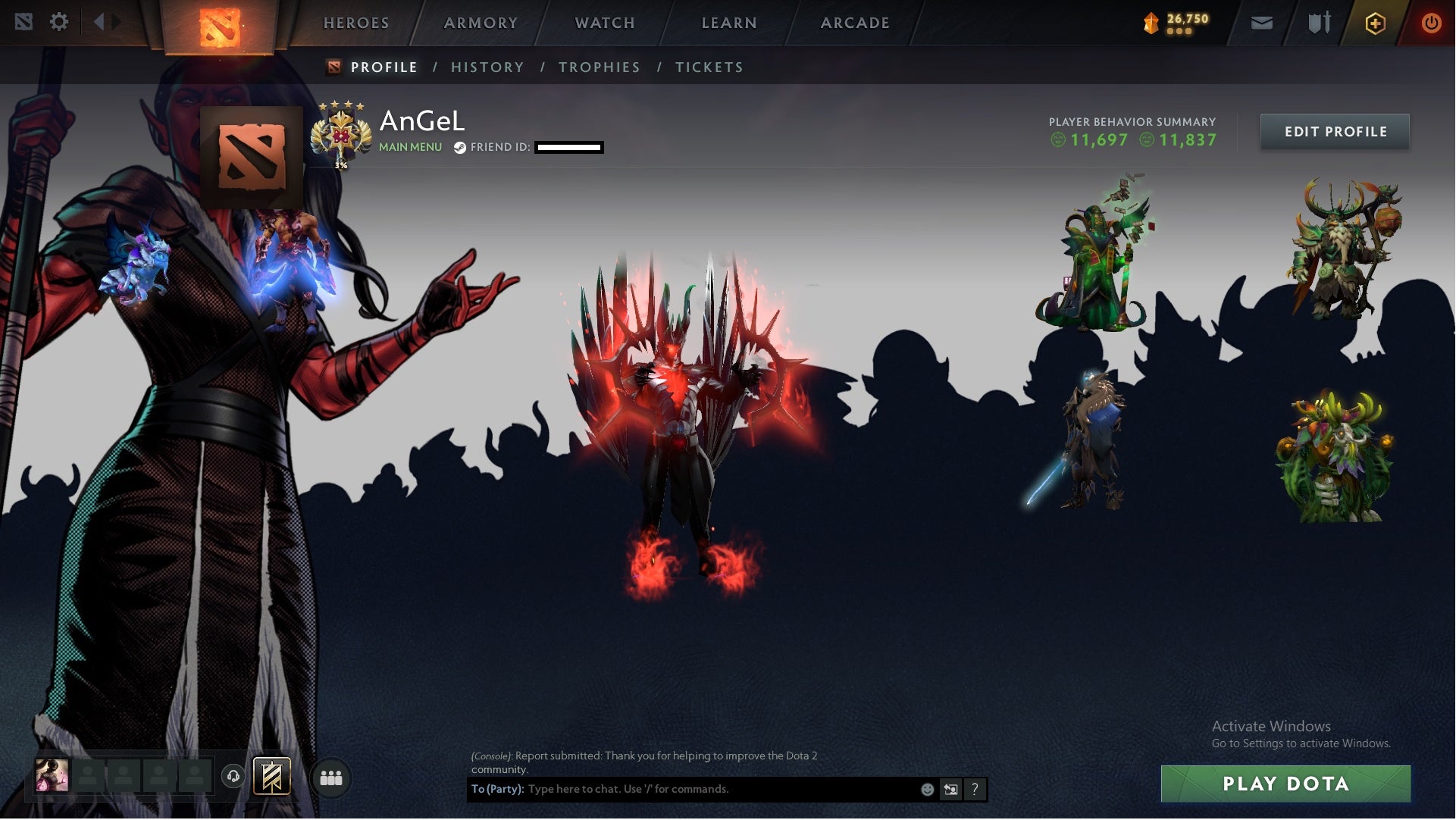Screen dimensions: 1456x820
Task: Toggle the party voice chat headphones
Action: coord(234,776)
